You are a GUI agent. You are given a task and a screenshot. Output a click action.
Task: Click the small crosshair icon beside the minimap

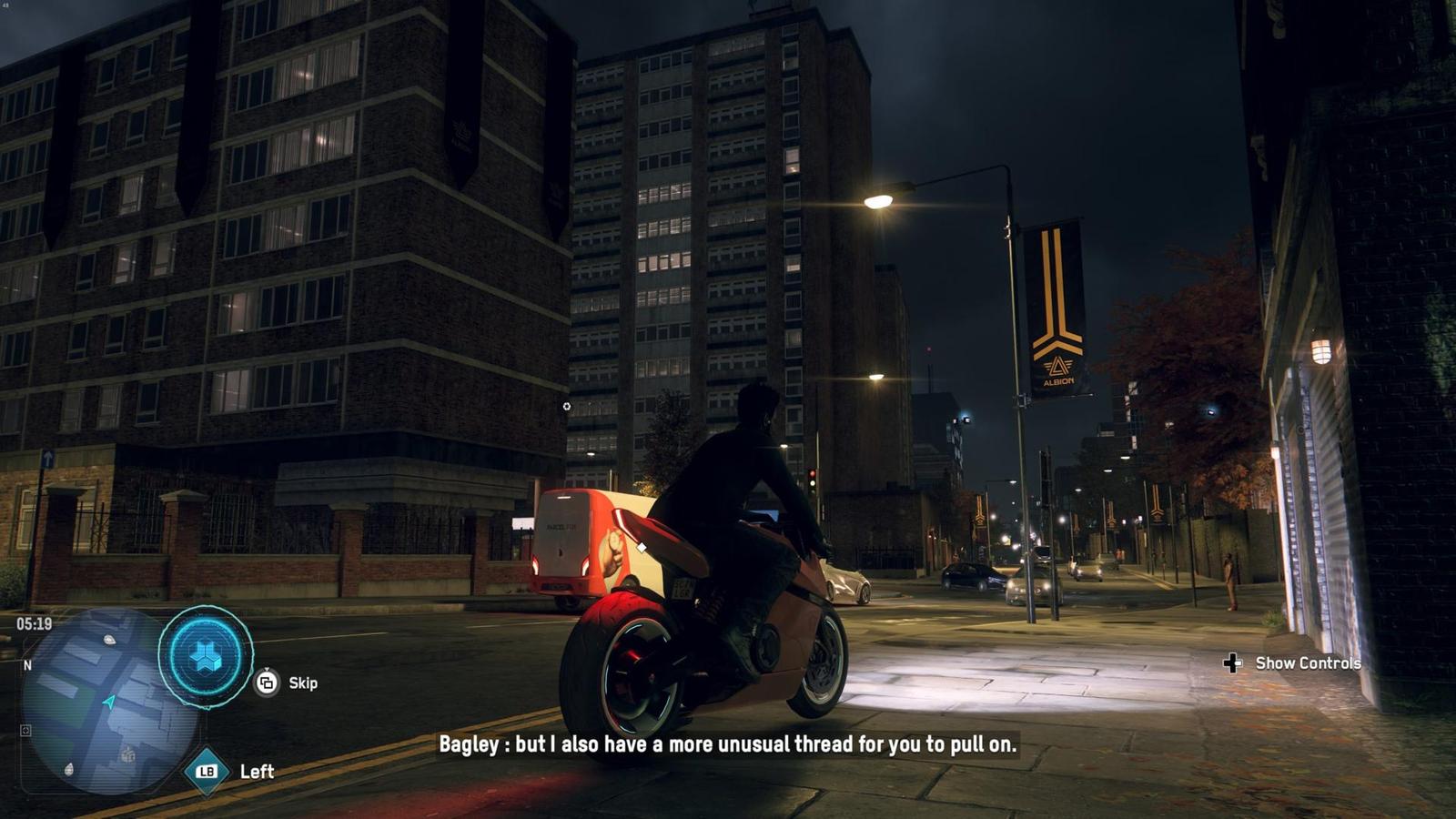(25, 730)
